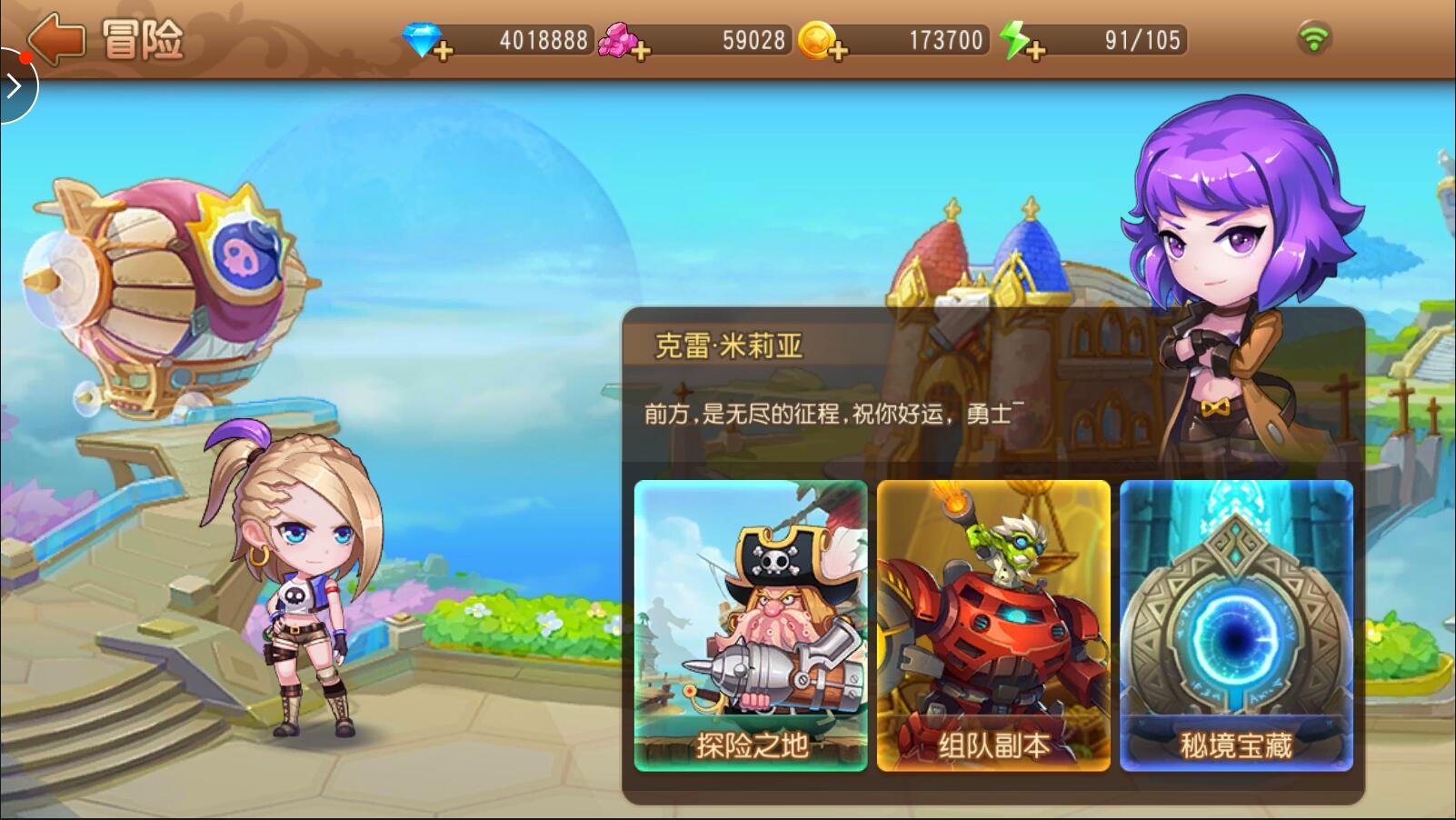This screenshot has height=820, width=1456.
Task: Go back using the orange arrow
Action: (x=56, y=39)
